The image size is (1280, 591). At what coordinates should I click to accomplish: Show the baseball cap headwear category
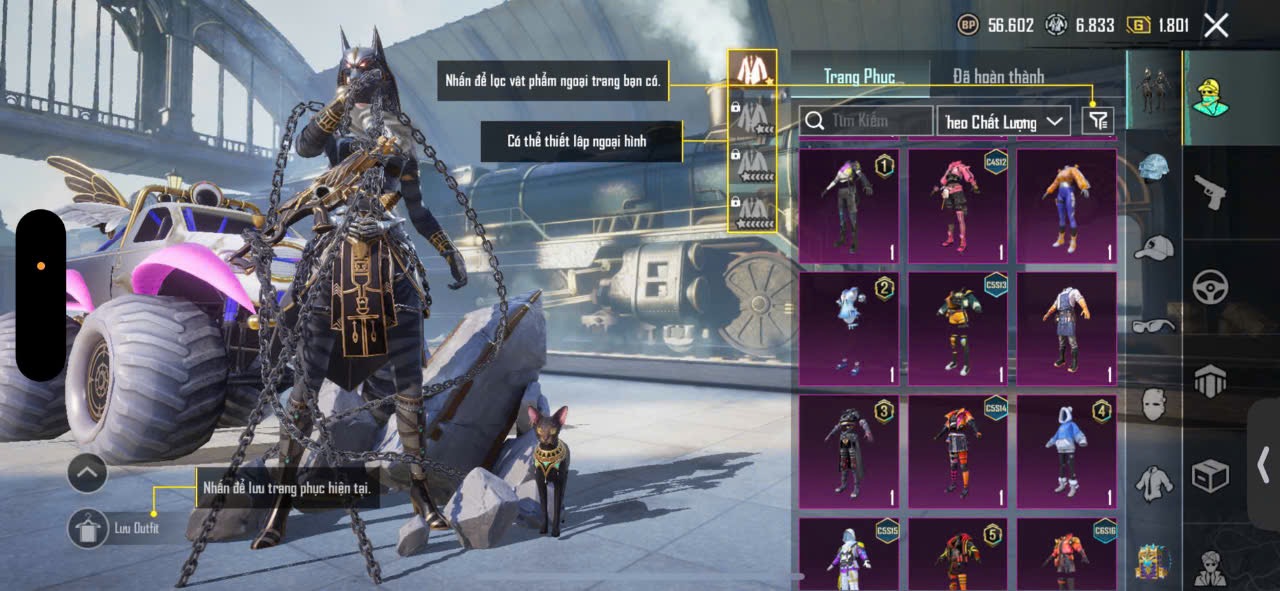(1154, 247)
